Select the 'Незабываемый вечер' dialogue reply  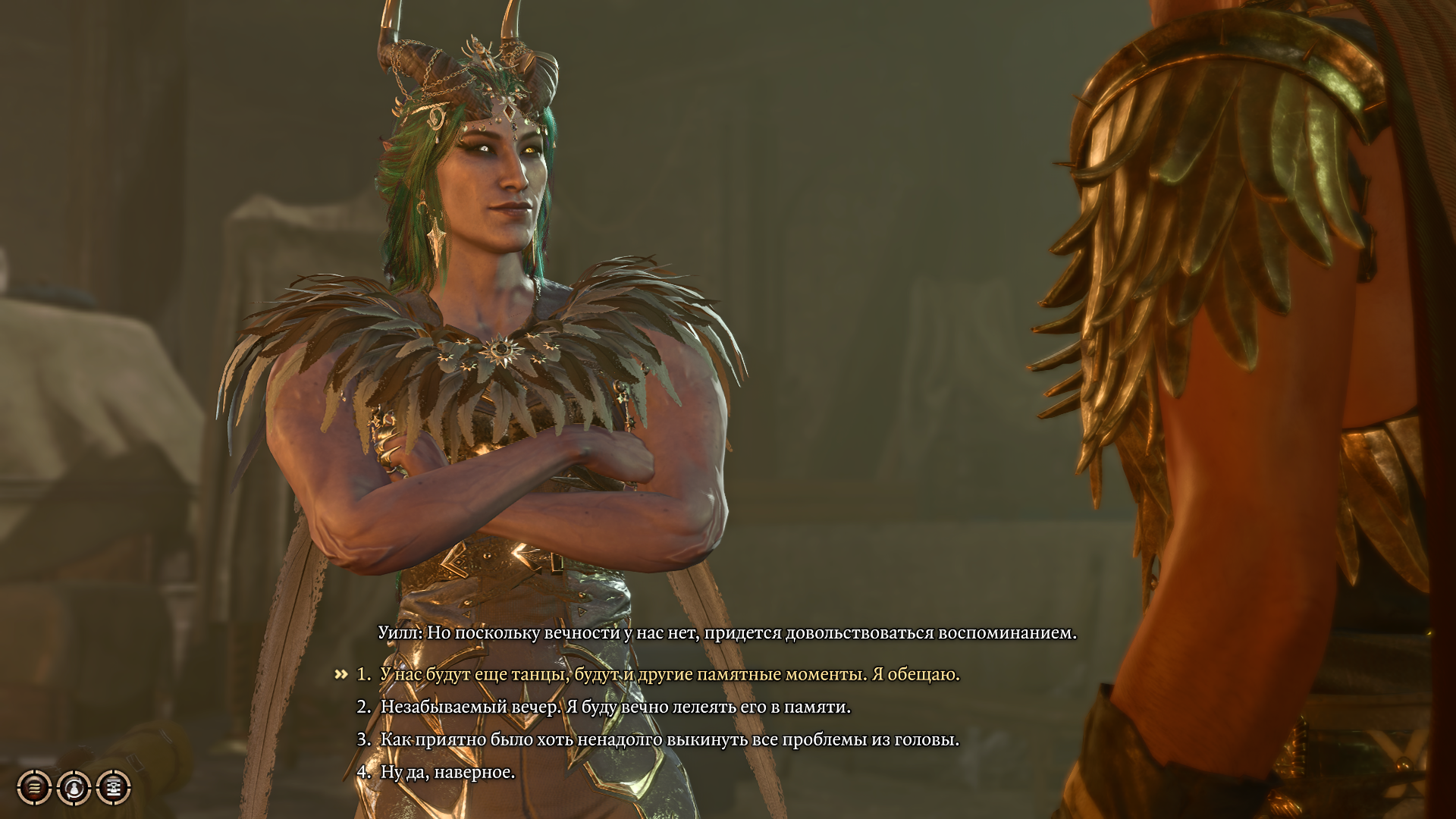pyautogui.click(x=615, y=707)
